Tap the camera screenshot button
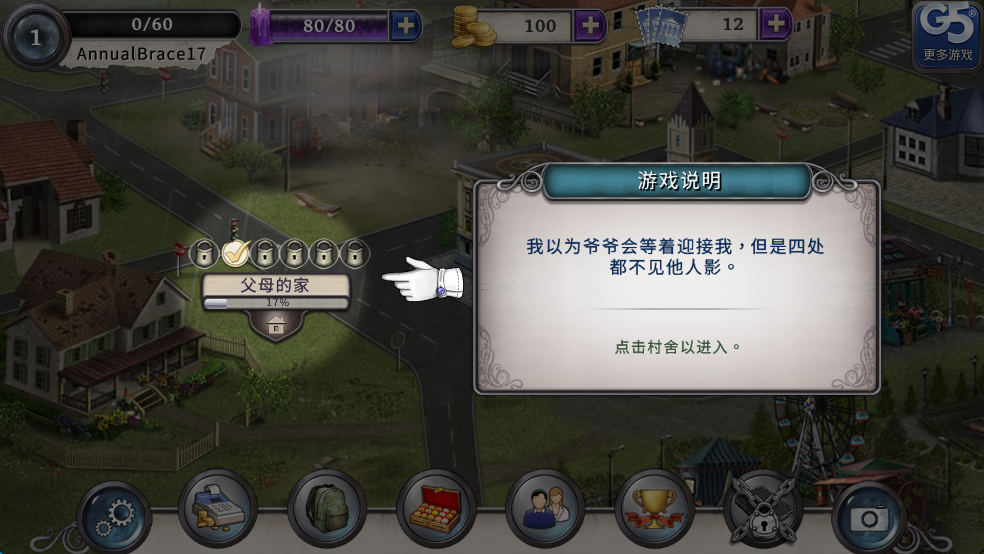This screenshot has width=984, height=554. pos(870,518)
